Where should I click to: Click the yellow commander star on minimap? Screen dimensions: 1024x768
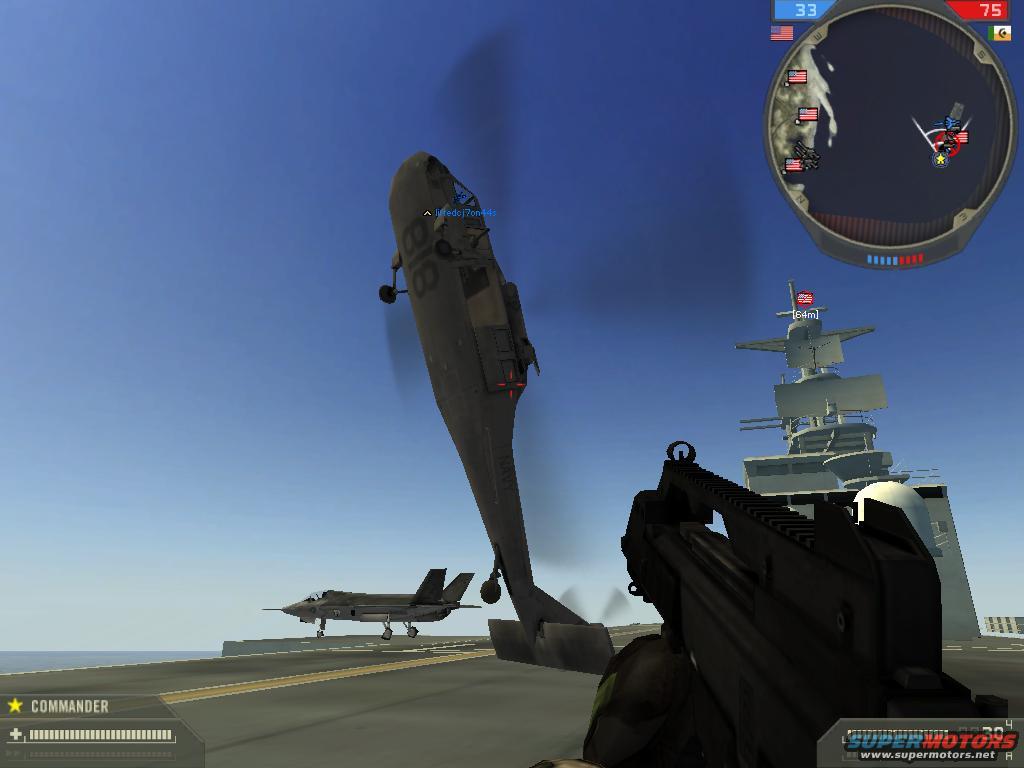pyautogui.click(x=940, y=159)
